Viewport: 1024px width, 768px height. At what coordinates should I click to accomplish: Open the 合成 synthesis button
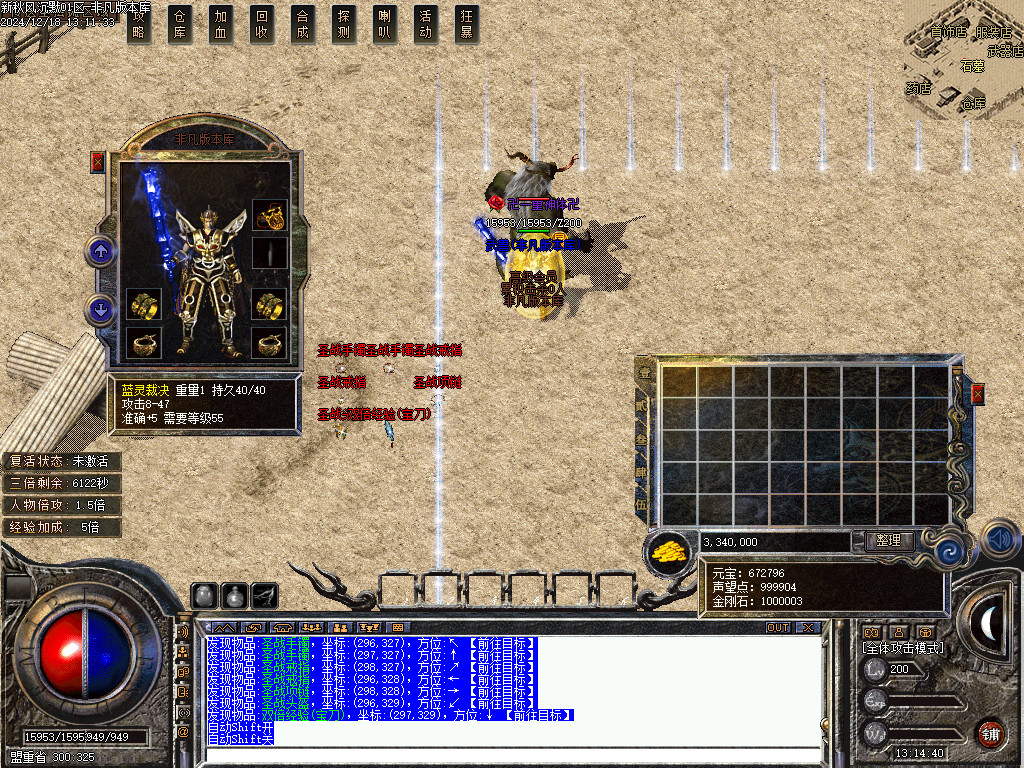pos(303,24)
